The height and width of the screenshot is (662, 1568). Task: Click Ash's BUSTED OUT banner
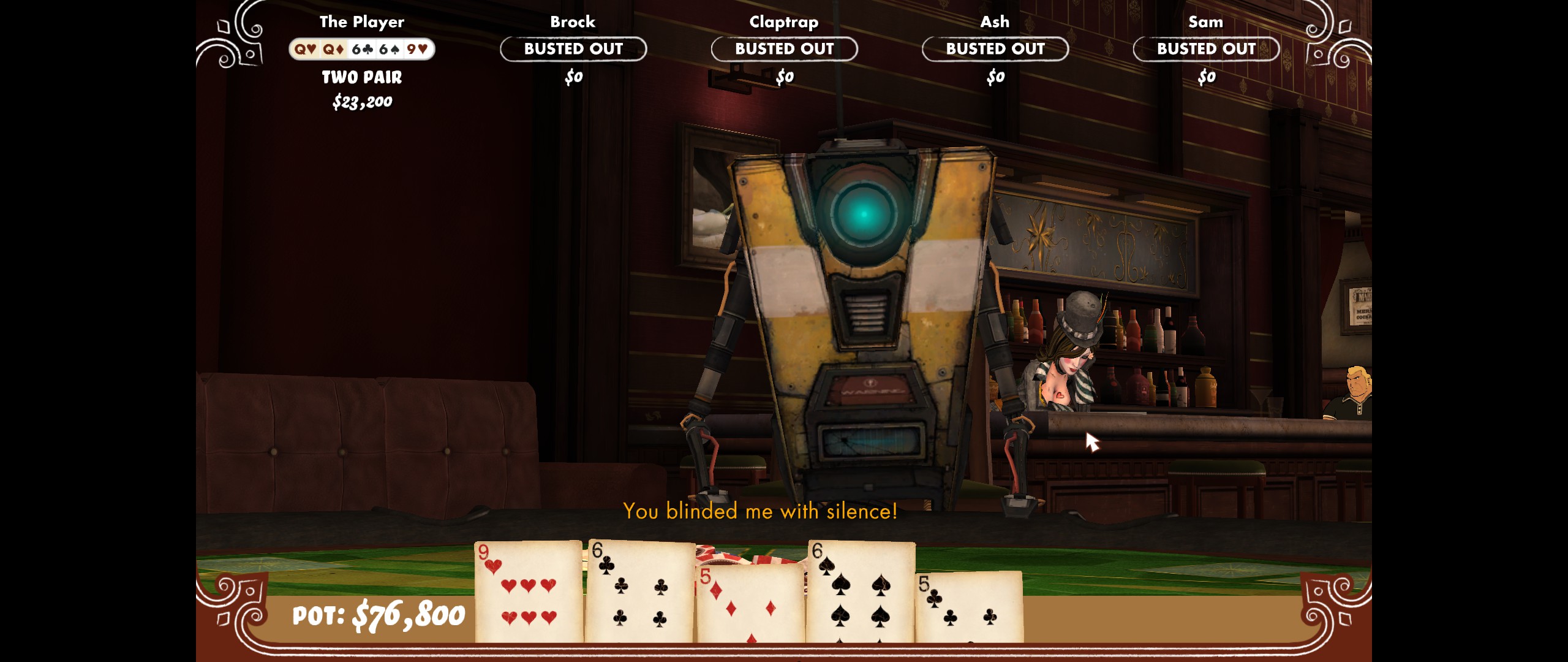(x=995, y=50)
